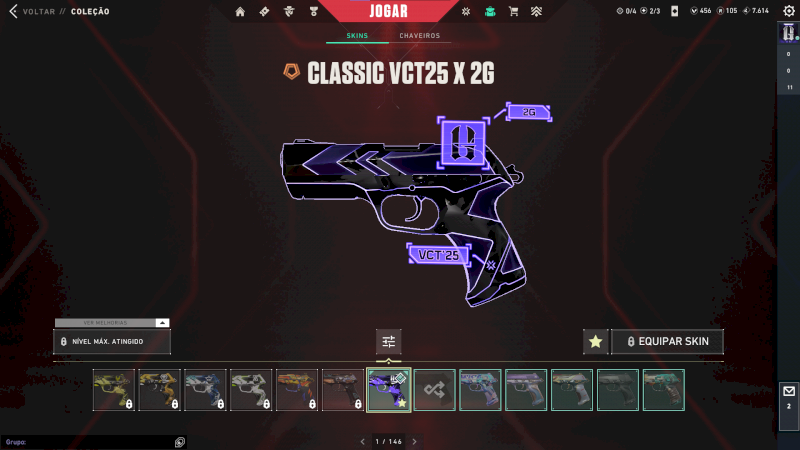800x450 pixels.
Task: Open the skin filter sliders button
Action: click(x=389, y=342)
